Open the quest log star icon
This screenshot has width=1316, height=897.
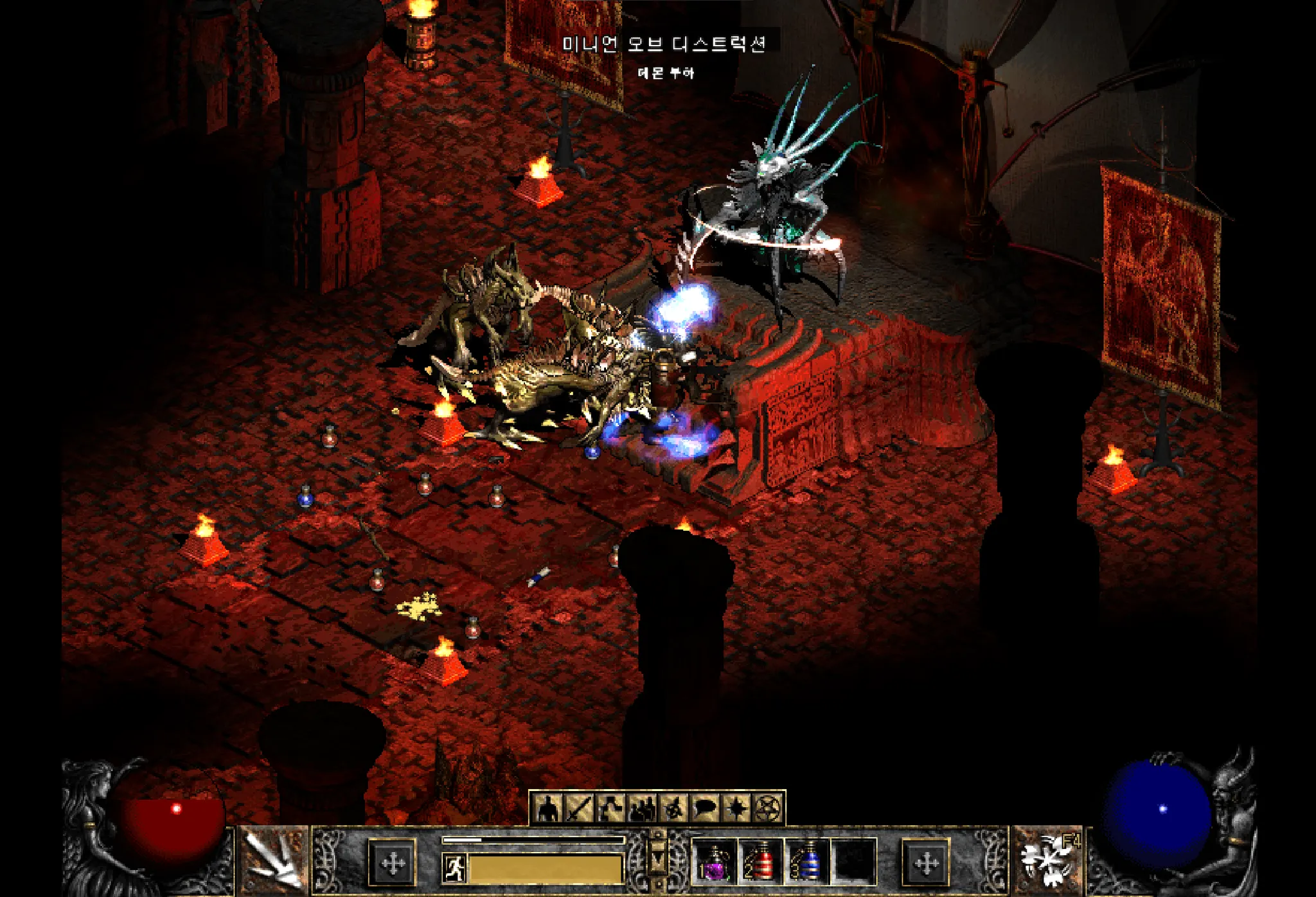[x=736, y=808]
